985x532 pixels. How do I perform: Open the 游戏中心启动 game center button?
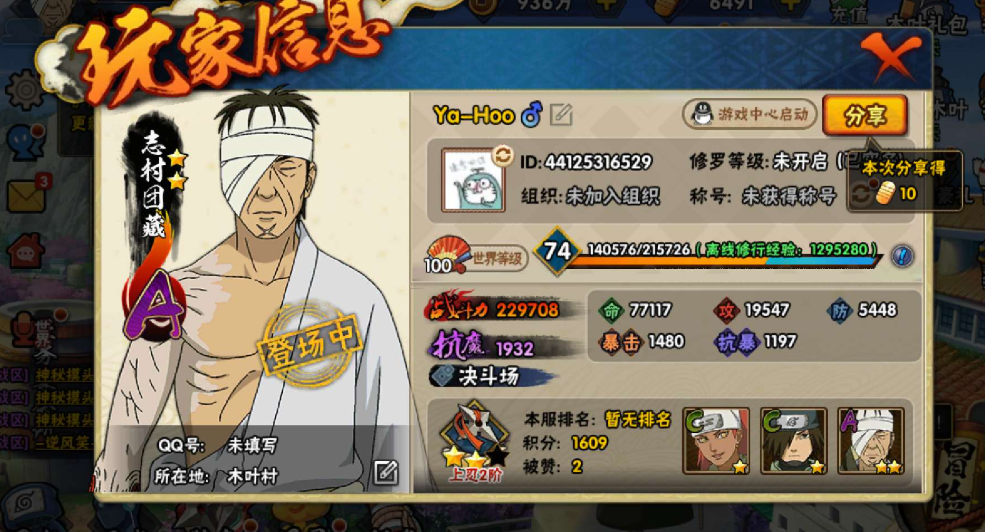(x=749, y=114)
